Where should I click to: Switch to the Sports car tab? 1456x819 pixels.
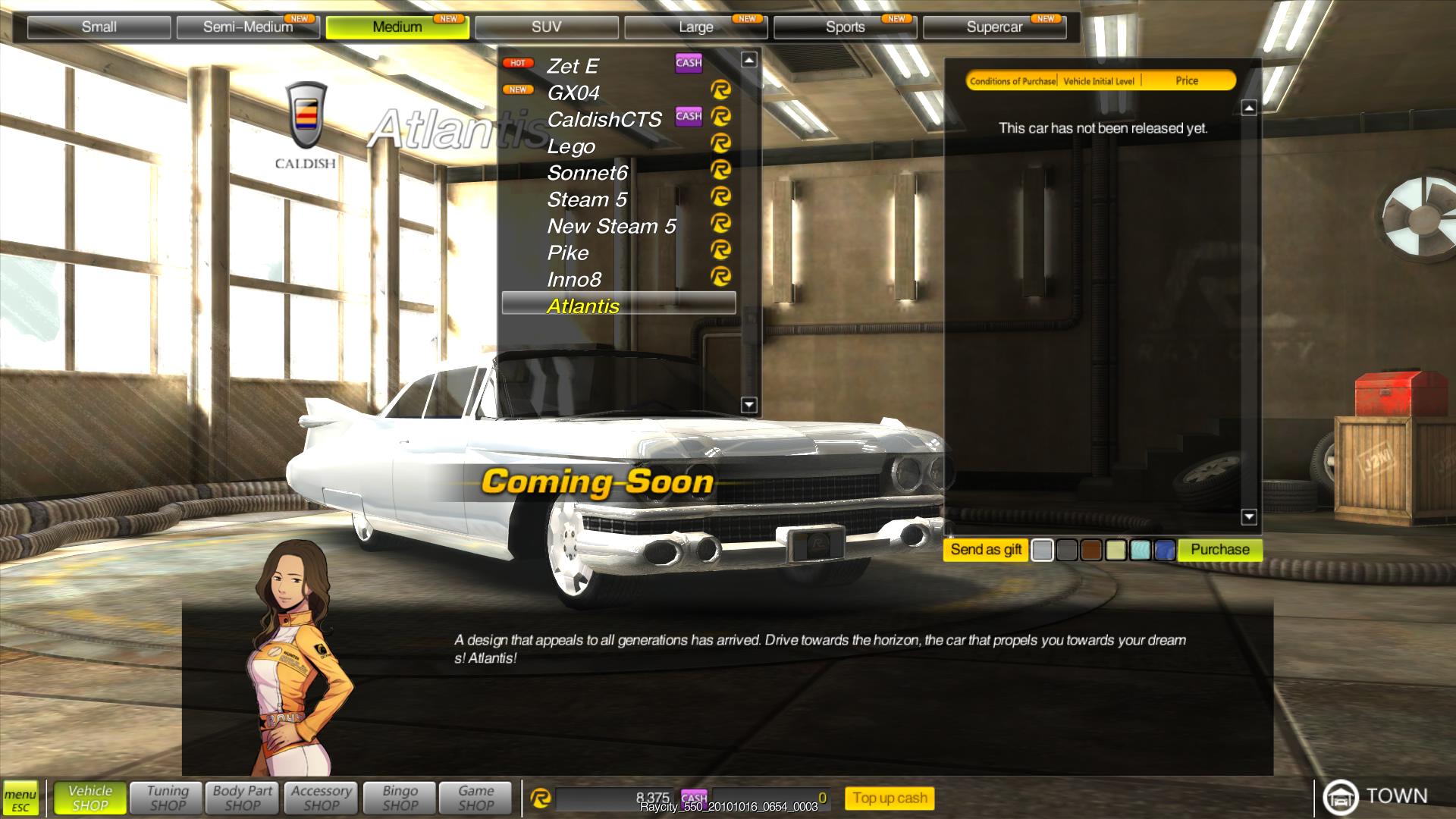click(x=845, y=27)
